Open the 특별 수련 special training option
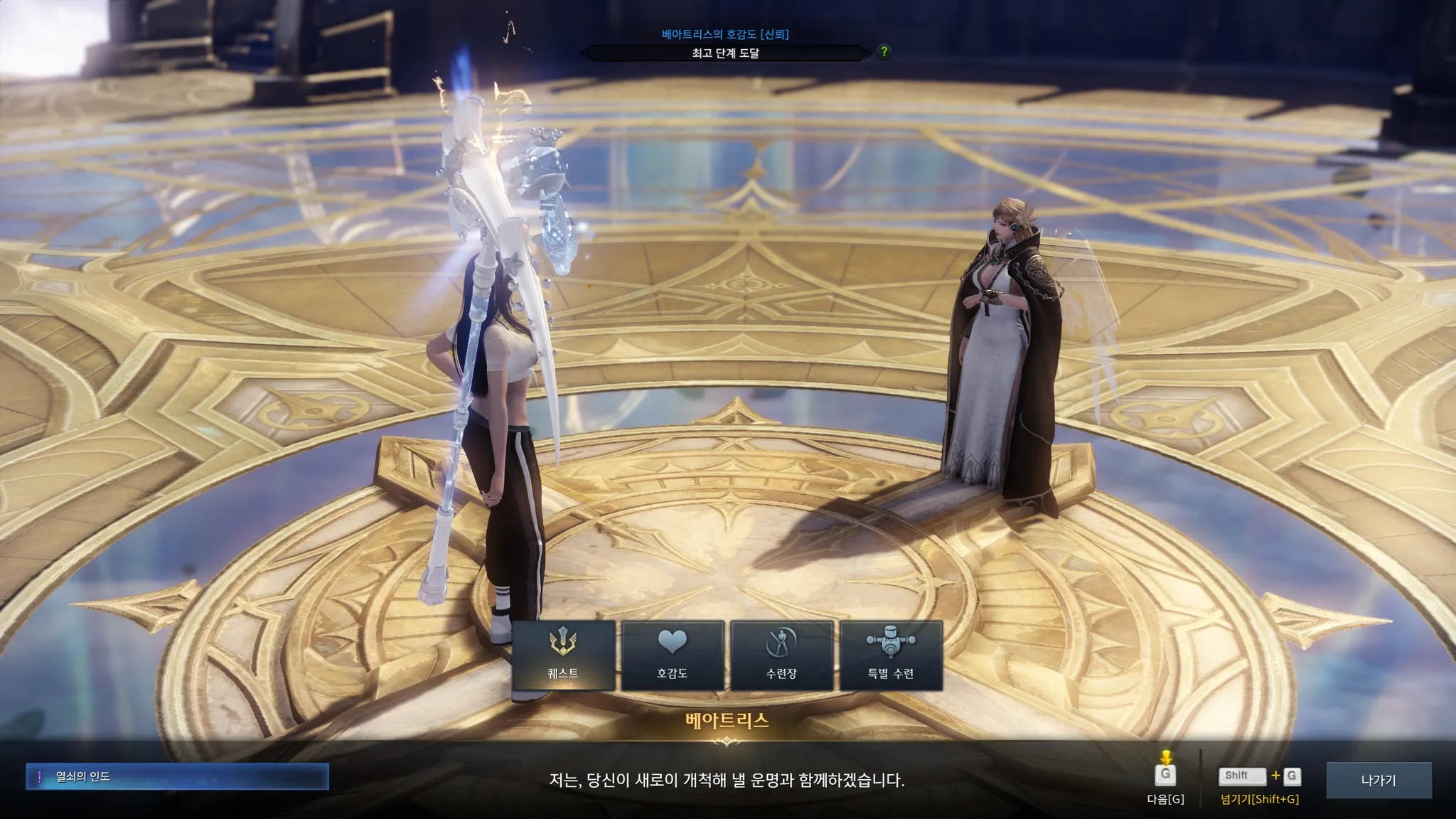Image resolution: width=1456 pixels, height=819 pixels. [891, 655]
